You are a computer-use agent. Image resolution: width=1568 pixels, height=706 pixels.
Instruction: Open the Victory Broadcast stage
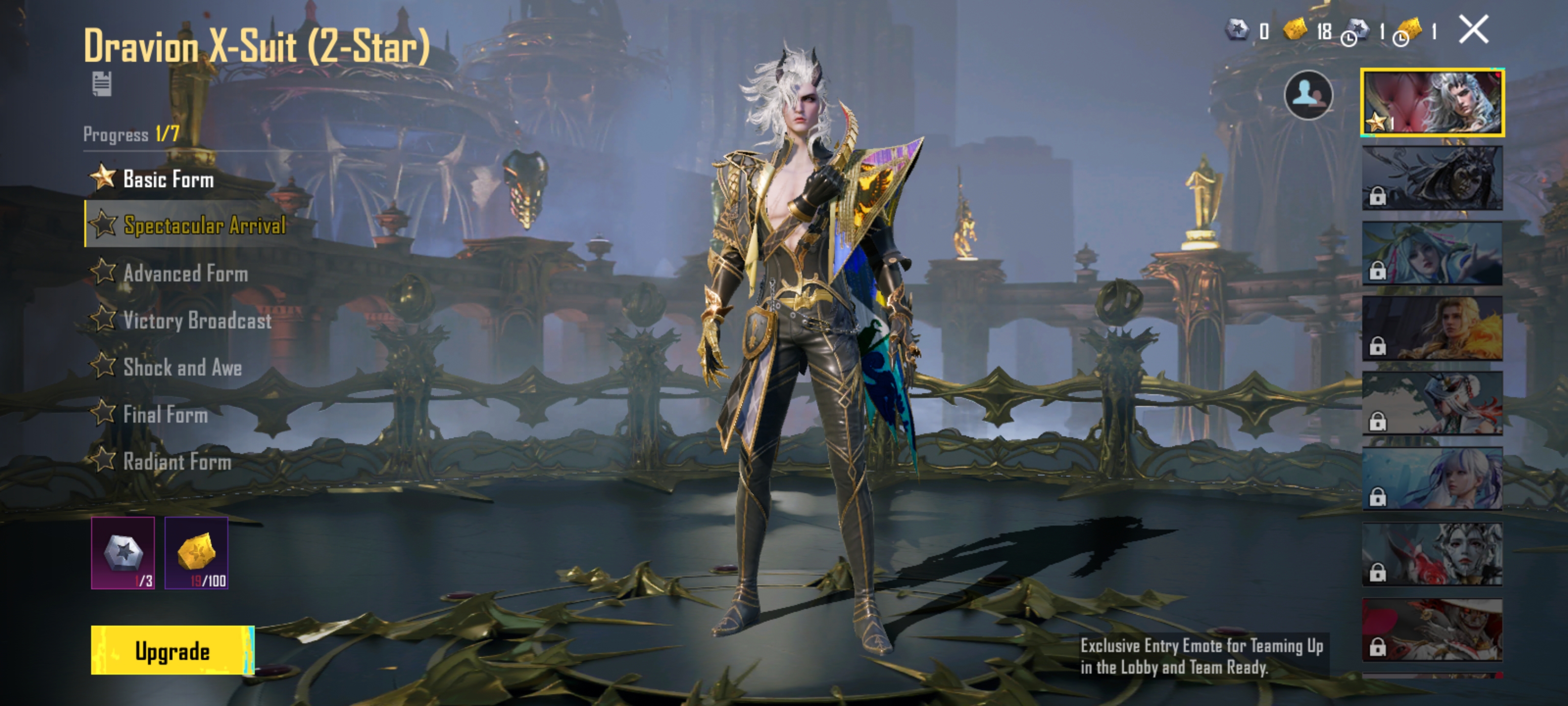(196, 321)
